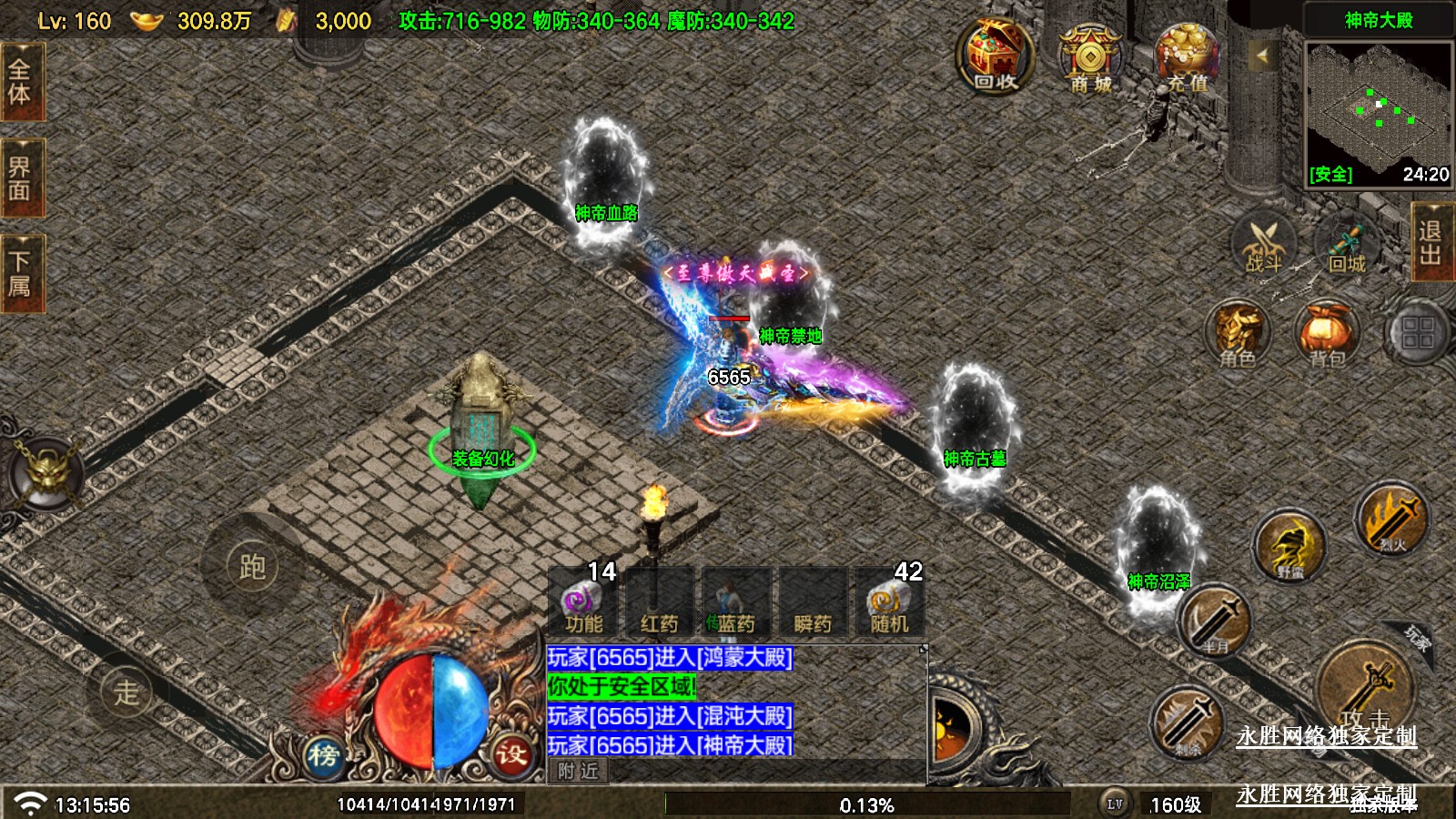Image resolution: width=1456 pixels, height=819 pixels.
Task: Open the 设 settings button
Action: [511, 753]
